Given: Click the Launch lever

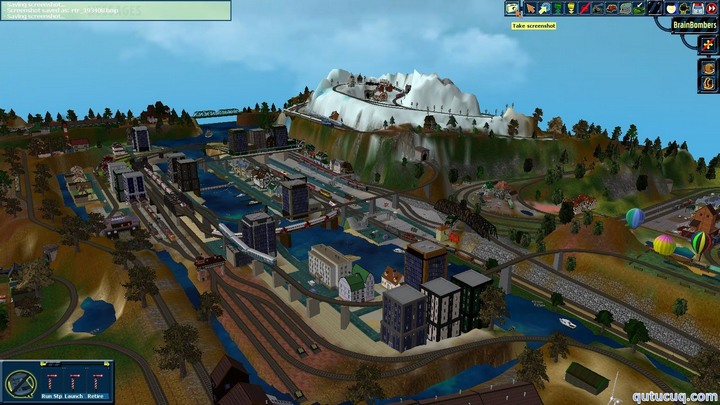Looking at the screenshot, I should click(x=74, y=379).
